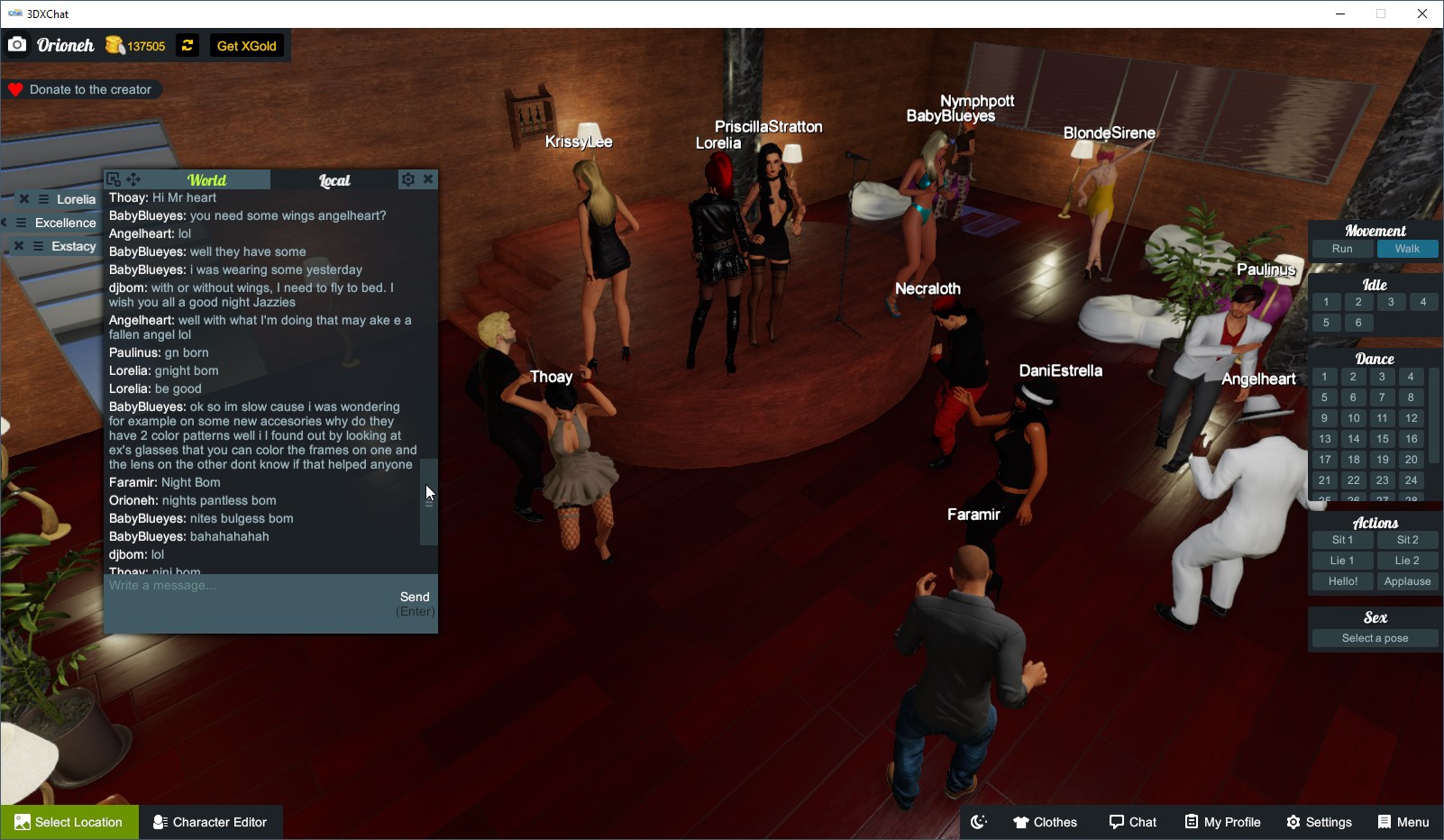This screenshot has height=840, width=1444.
Task: Switch movement mode to Run
Action: [1342, 248]
